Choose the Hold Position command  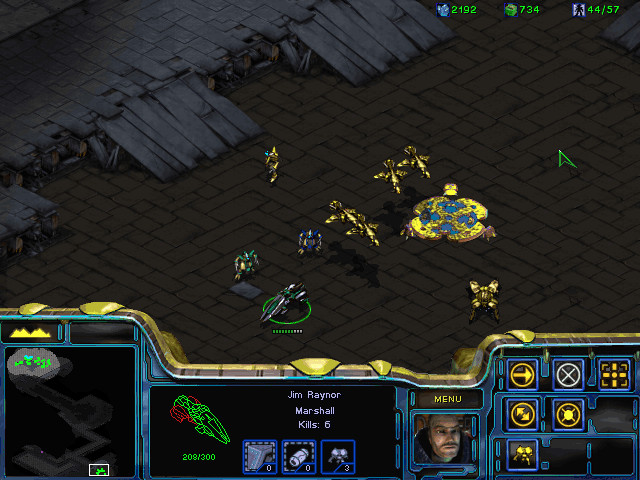568,414
